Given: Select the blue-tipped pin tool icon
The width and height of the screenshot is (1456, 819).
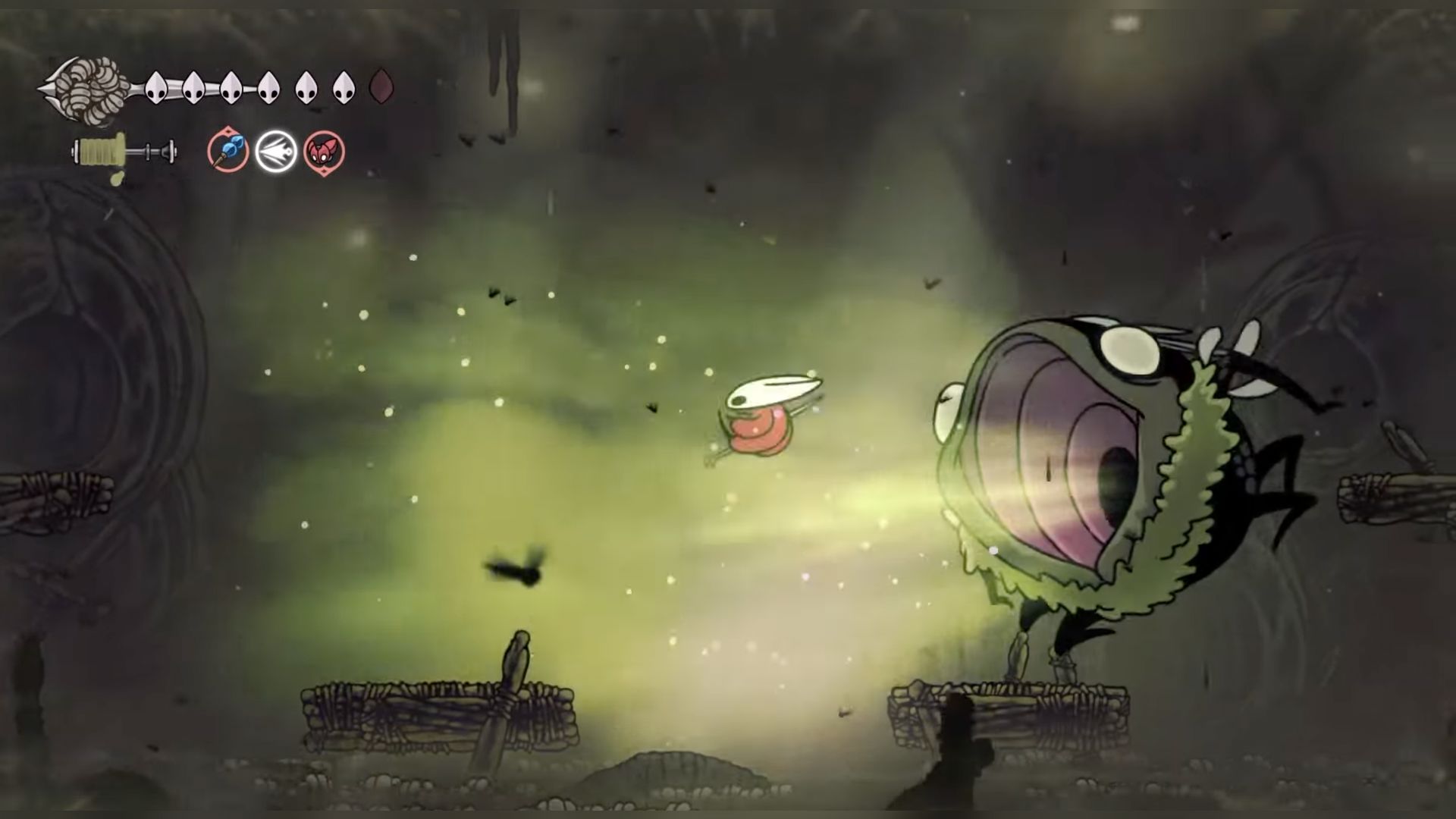Looking at the screenshot, I should pos(228,151).
